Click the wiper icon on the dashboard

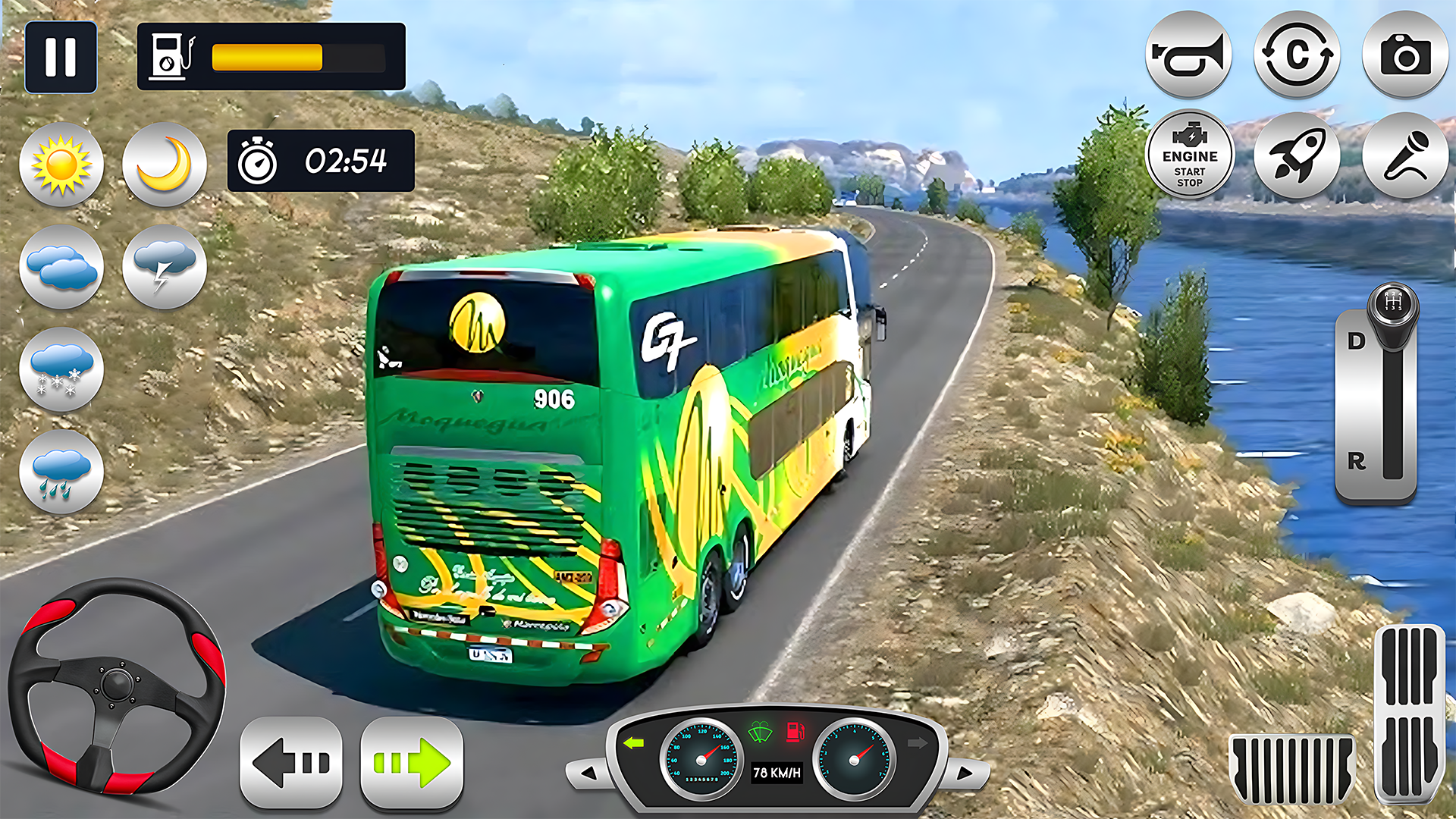click(x=760, y=733)
